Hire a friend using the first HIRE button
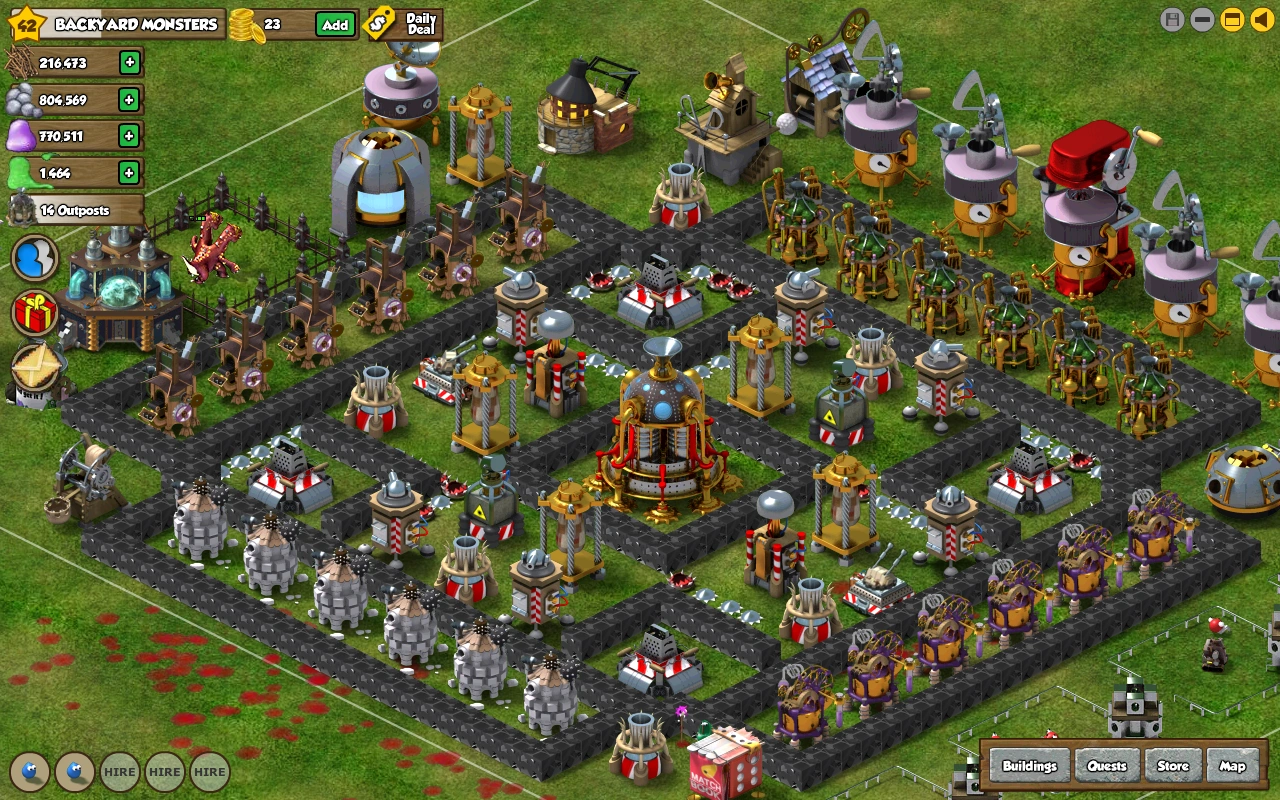The height and width of the screenshot is (800, 1280). (120, 771)
